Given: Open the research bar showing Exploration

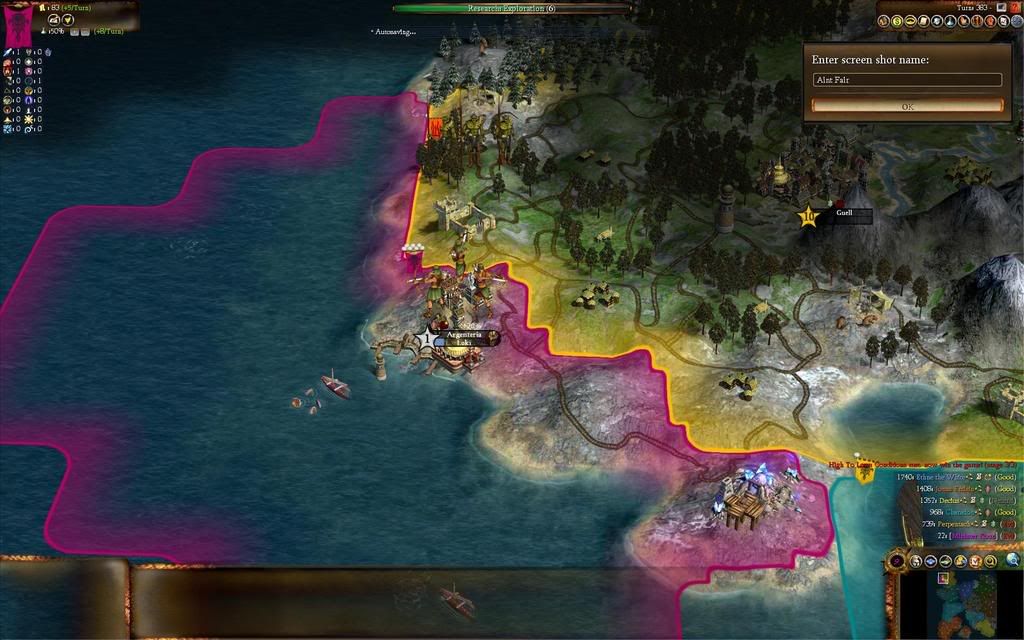Looking at the screenshot, I should pyautogui.click(x=512, y=8).
